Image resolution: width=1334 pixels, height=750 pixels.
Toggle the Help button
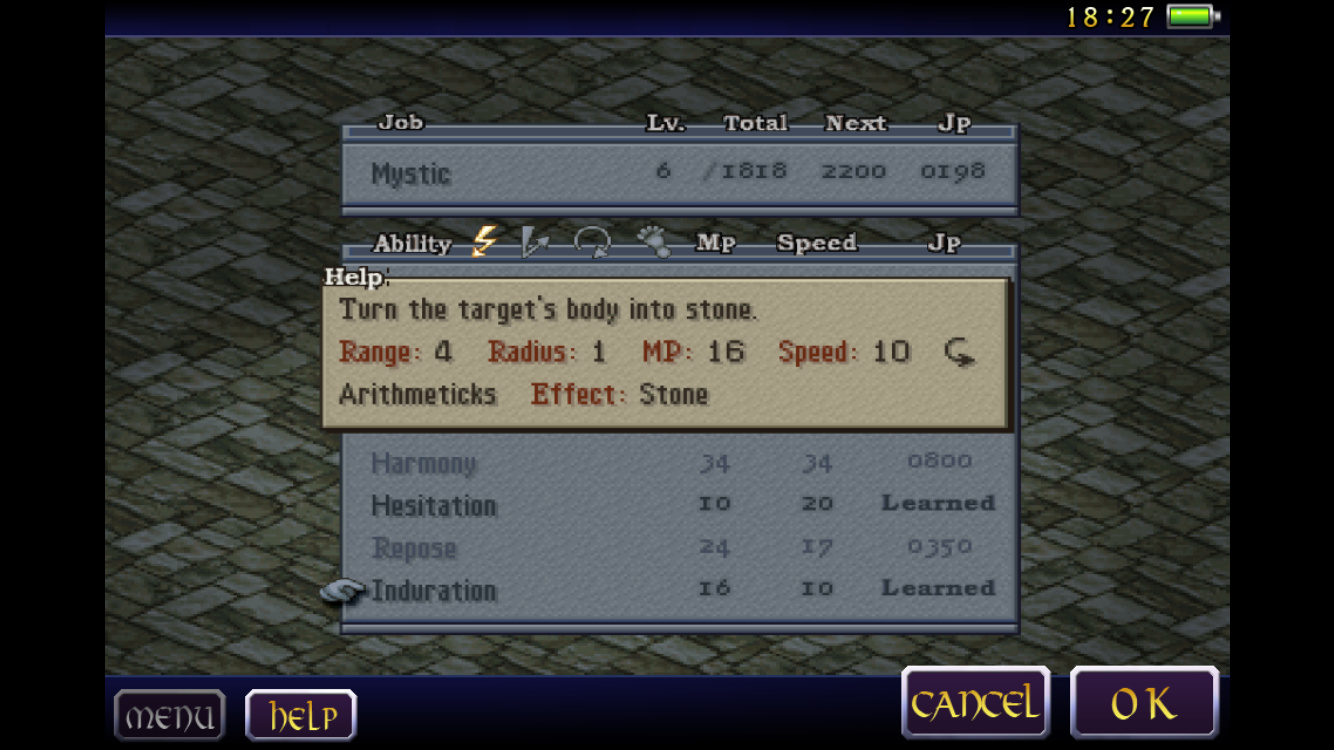[x=301, y=716]
